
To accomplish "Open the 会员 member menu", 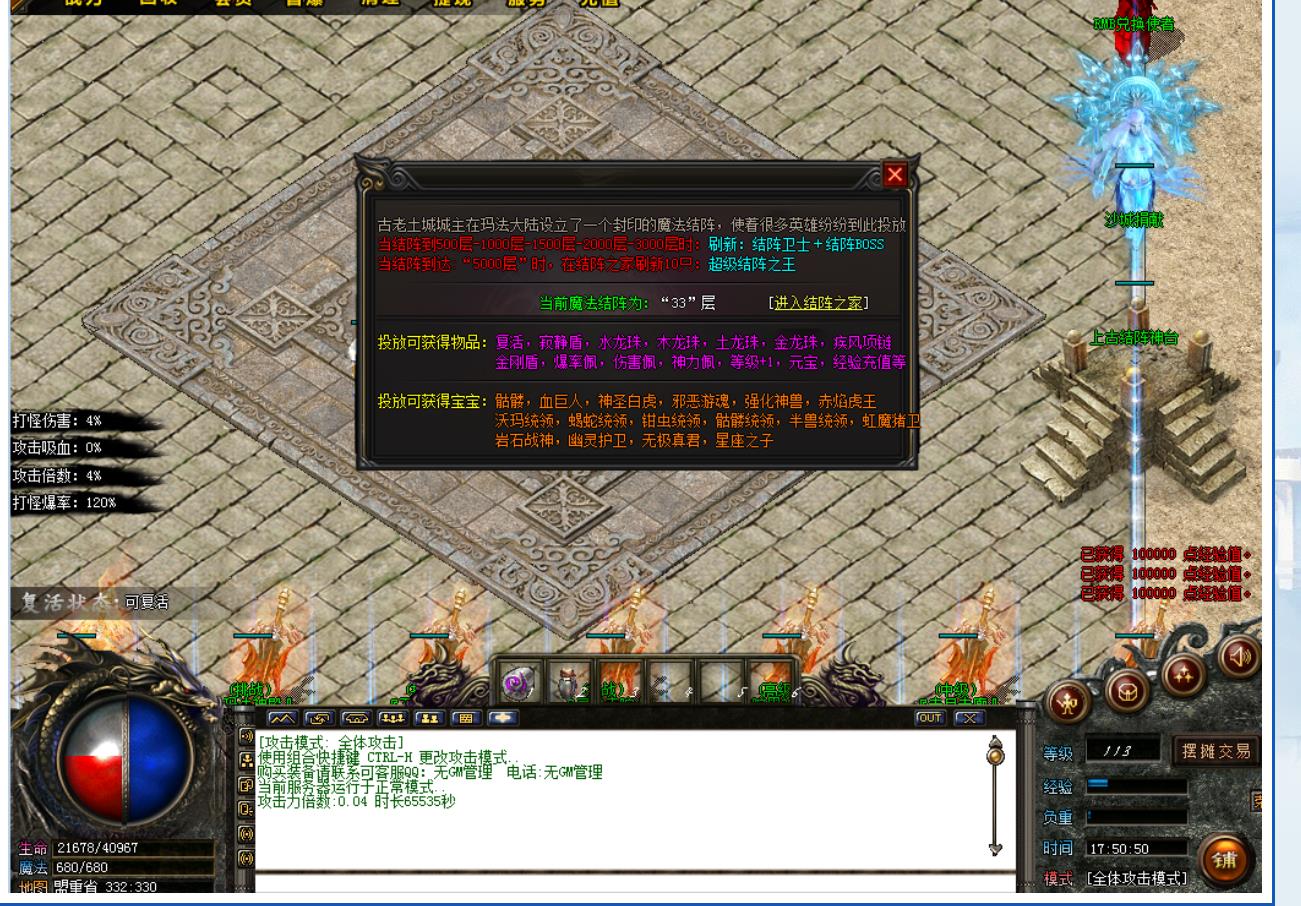I will (233, 3).
